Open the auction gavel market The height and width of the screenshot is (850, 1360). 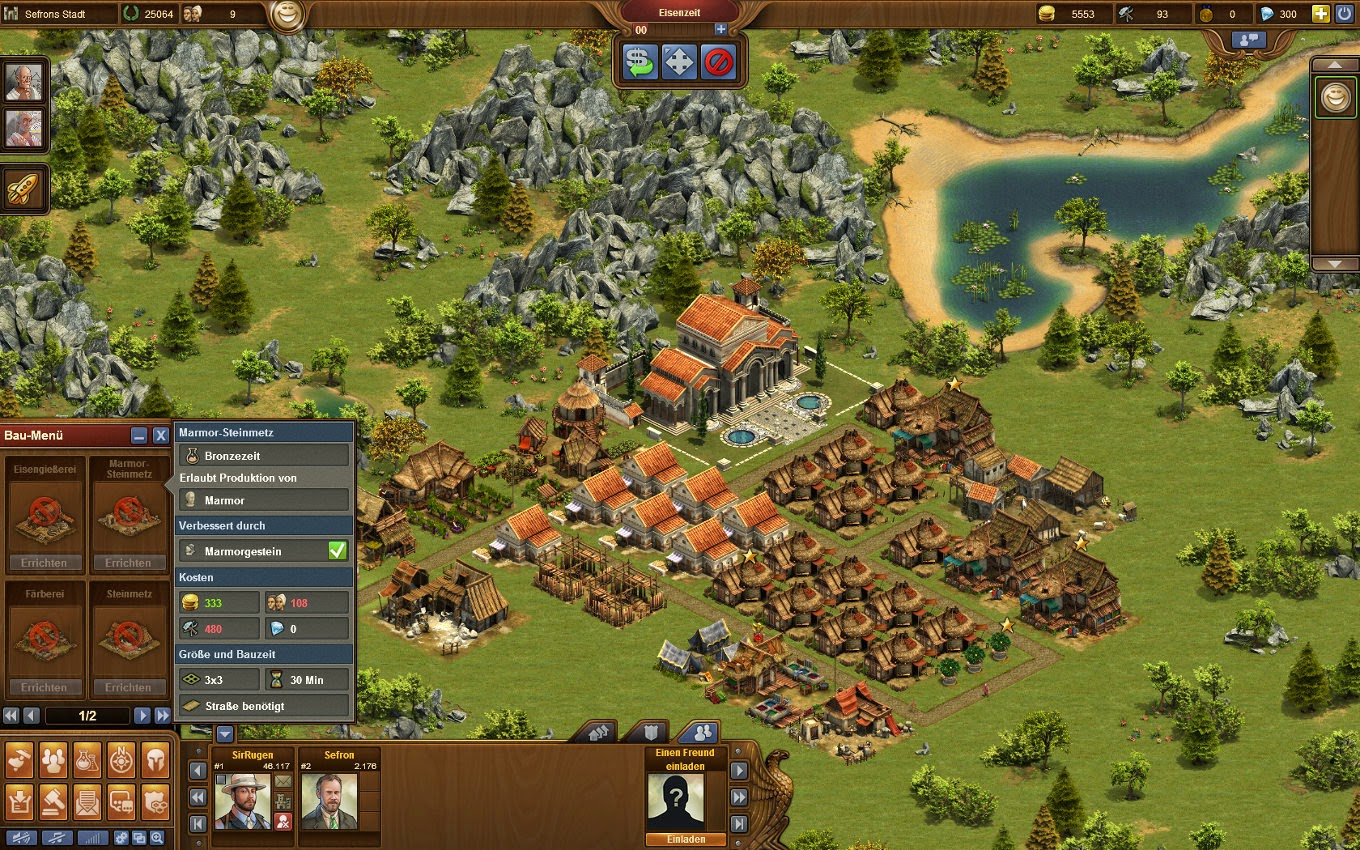click(x=53, y=800)
